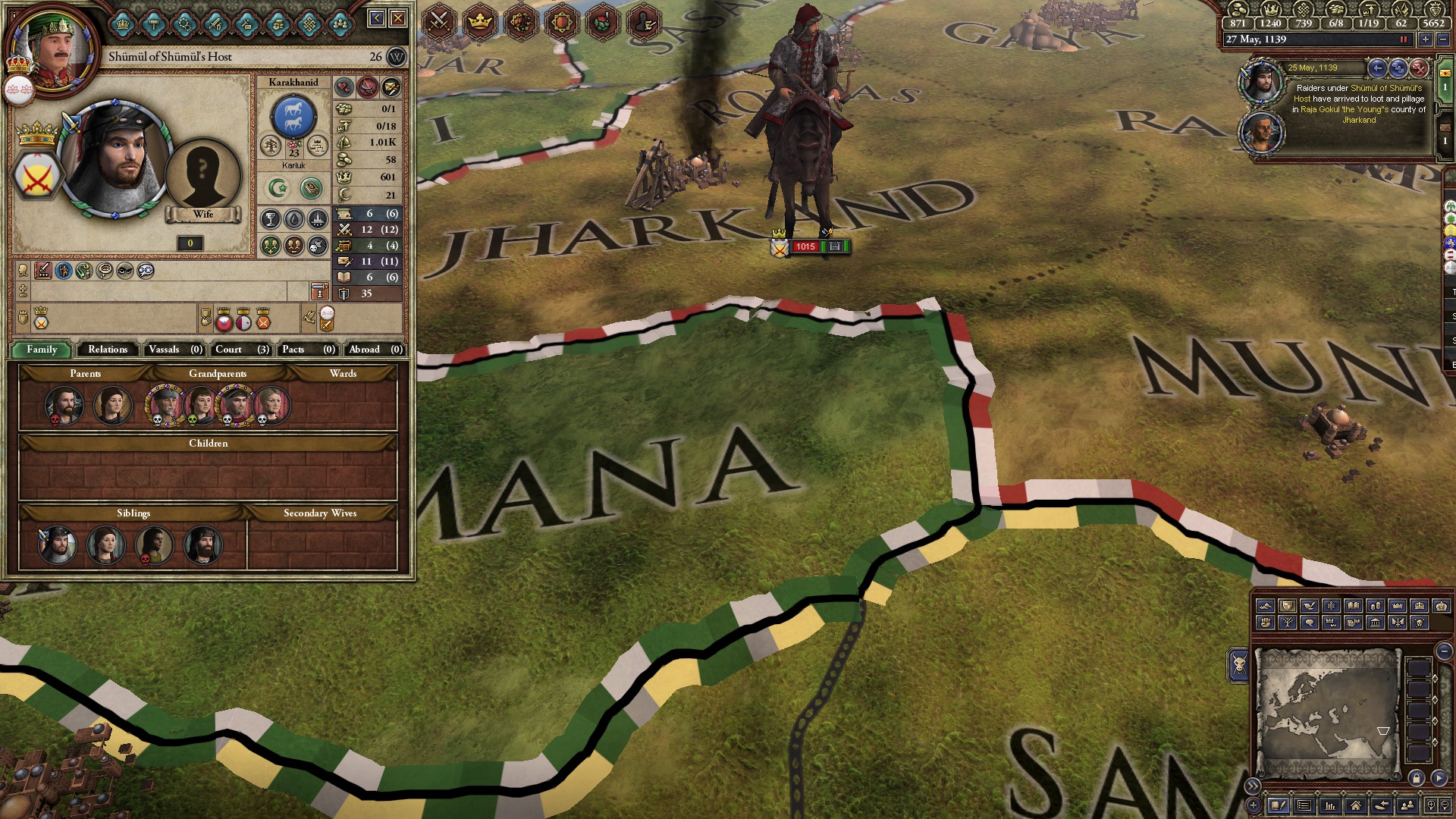1456x819 pixels.
Task: Go back using the left arrow on the event alert
Action: tap(1378, 68)
